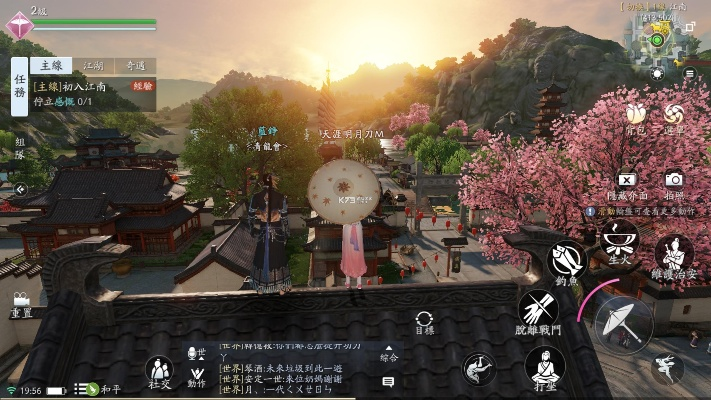Screen dimensions: 711x400
Task: Switch to the 江湖 quest tab
Action: click(92, 66)
